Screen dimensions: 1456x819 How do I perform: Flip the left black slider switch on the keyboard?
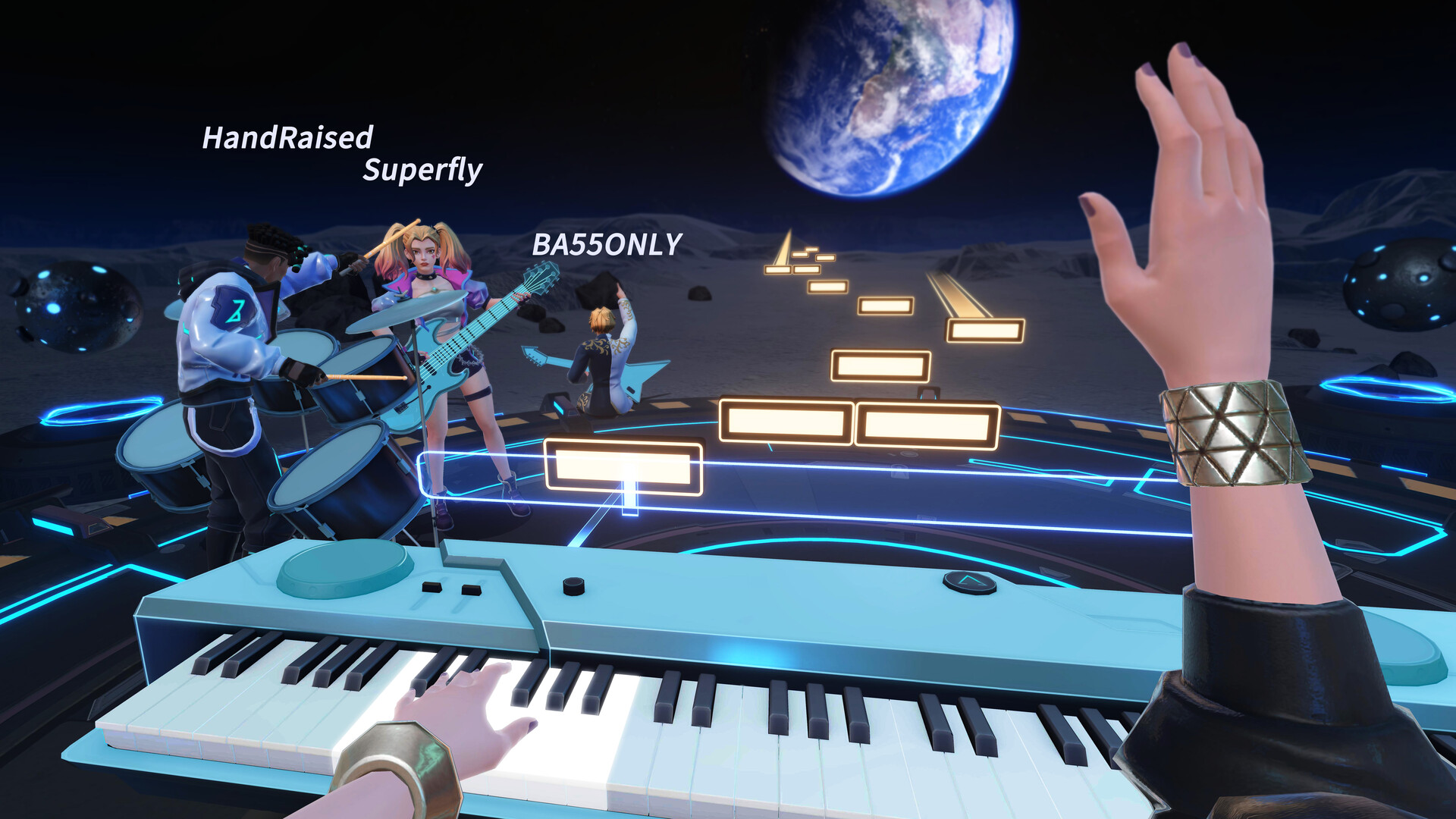tap(432, 588)
